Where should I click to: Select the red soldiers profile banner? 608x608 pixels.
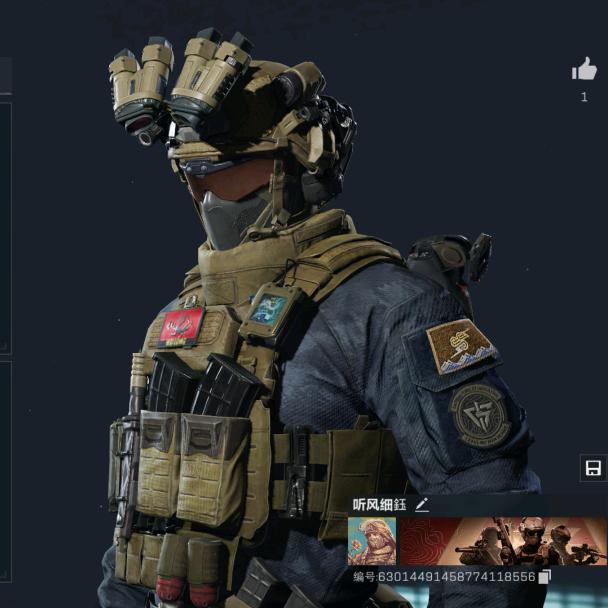click(x=502, y=541)
